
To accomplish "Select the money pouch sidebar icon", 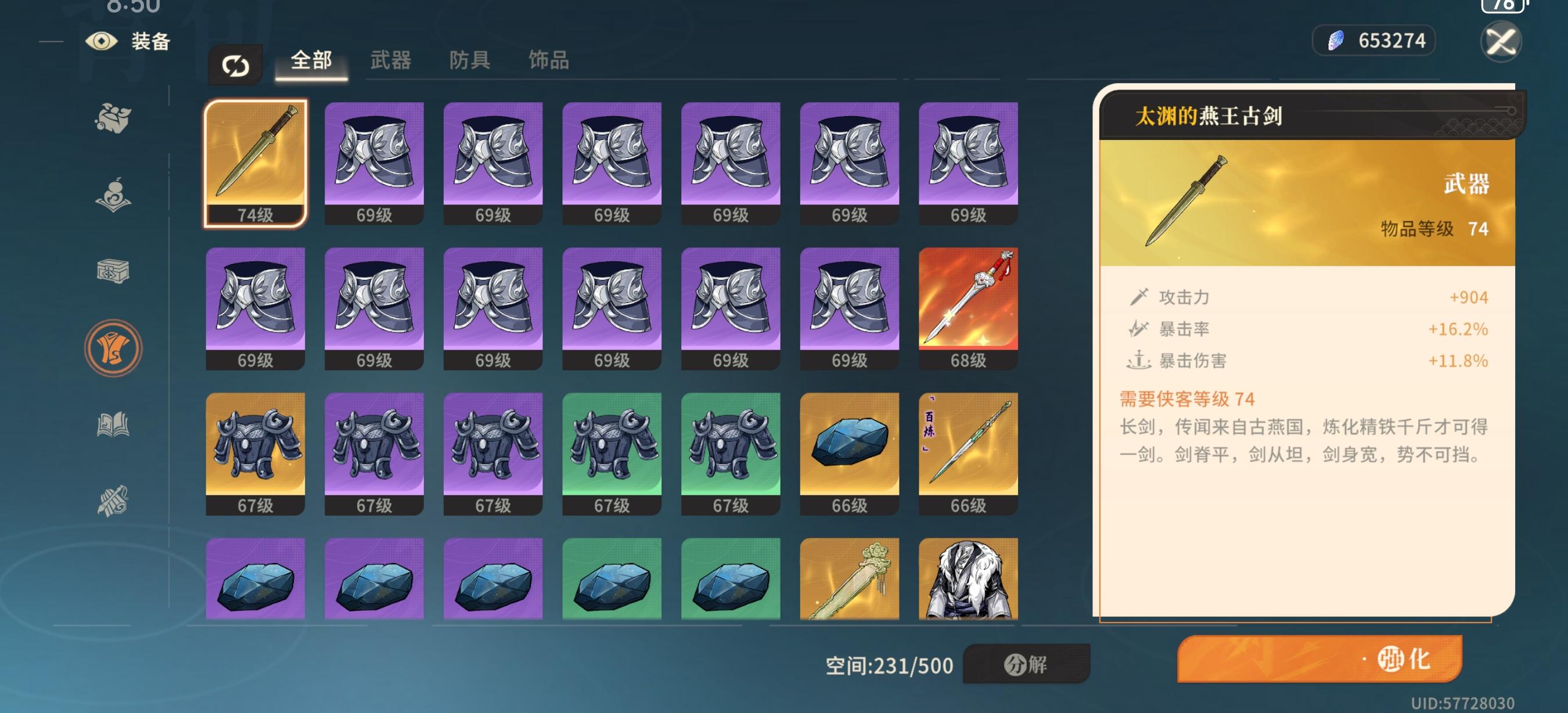I will tap(113, 117).
